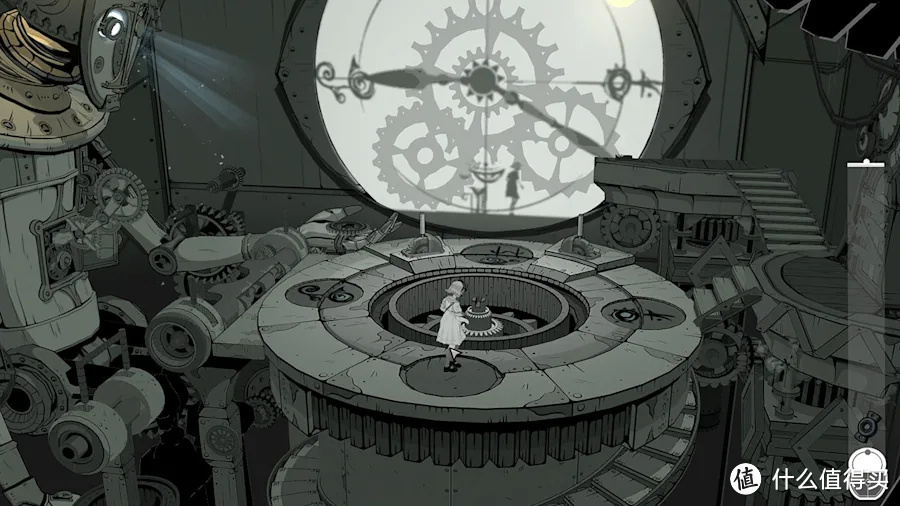Select the small item in the inventory bar
Screen dimensions: 900x506
click(x=866, y=427)
